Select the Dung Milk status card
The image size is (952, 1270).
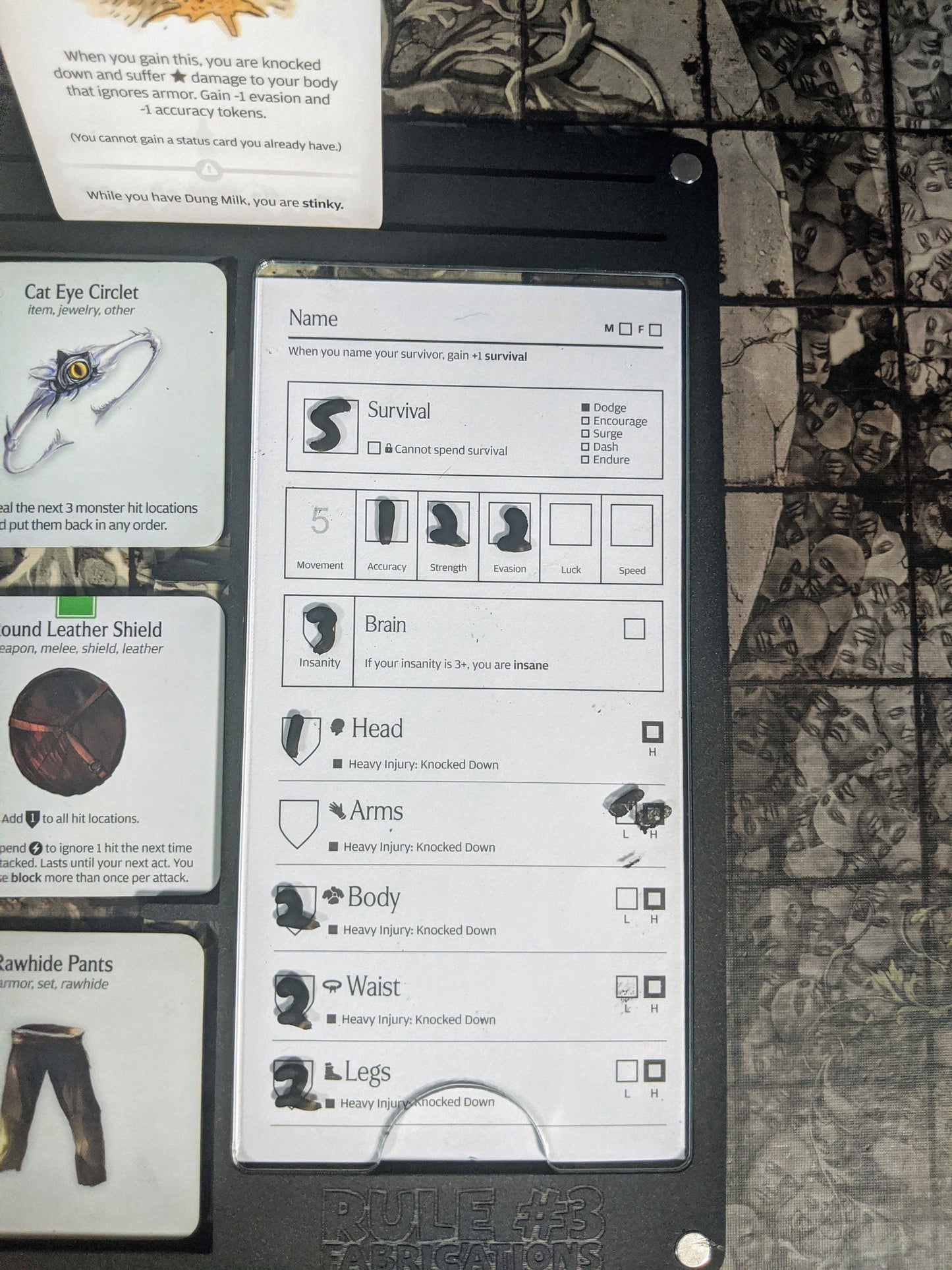tap(198, 112)
